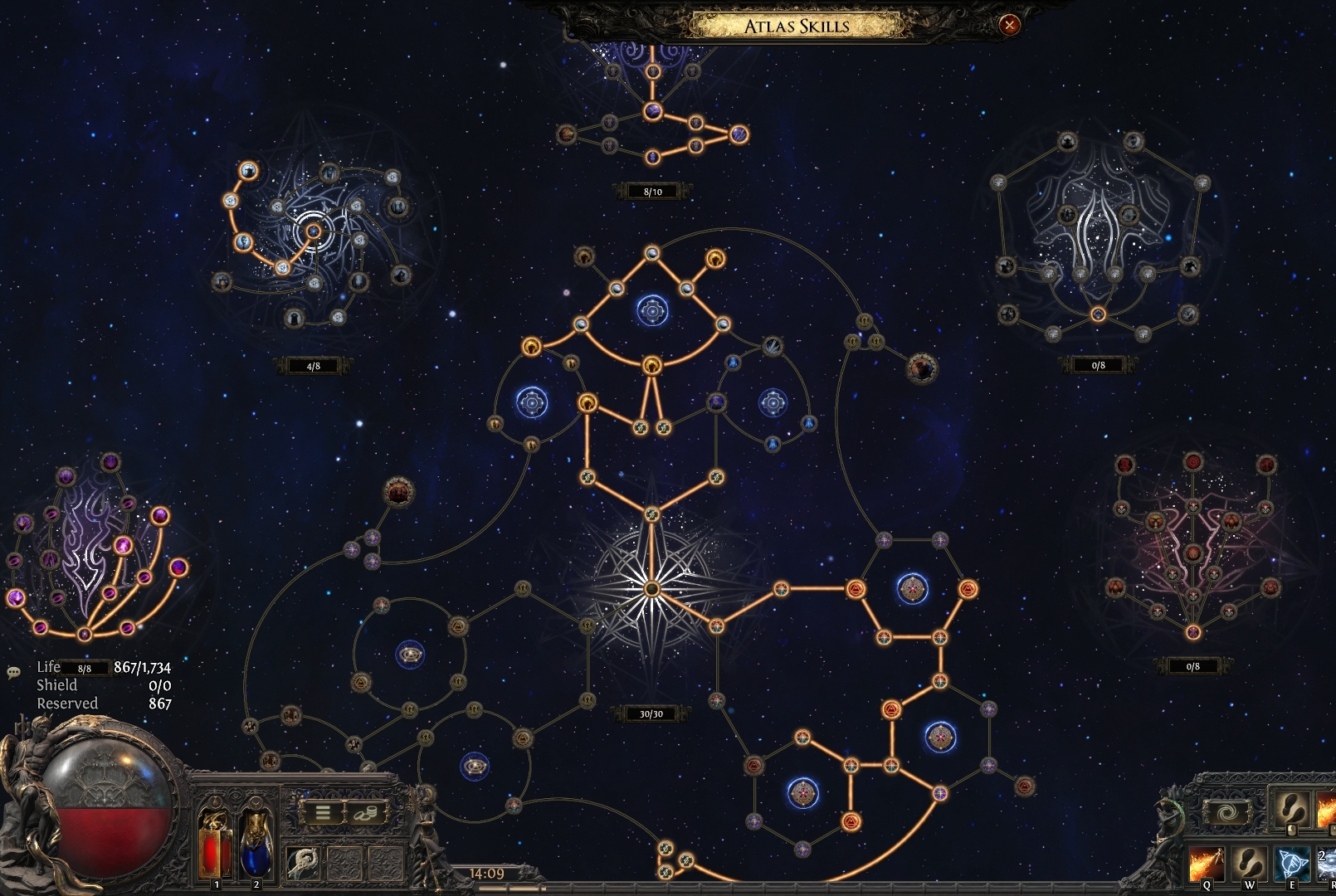
Task: Activate the blue sigil skill on the E slot
Action: coord(1291,864)
